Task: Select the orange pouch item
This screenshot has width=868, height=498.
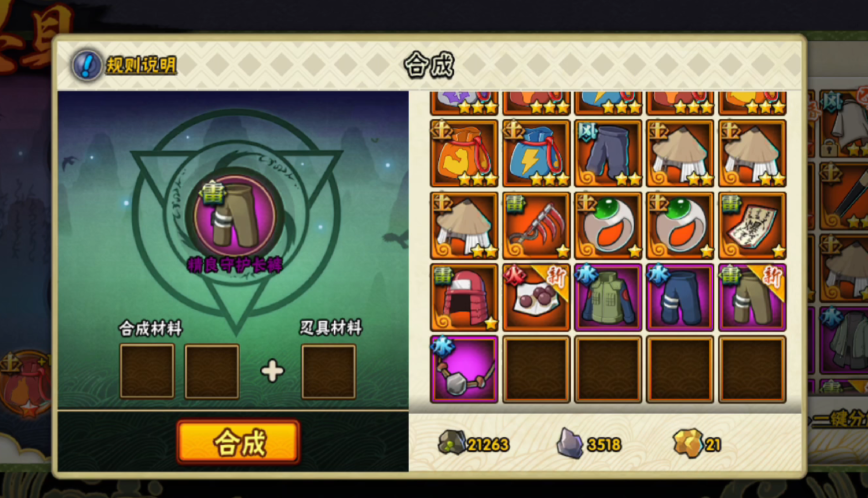Action: click(464, 153)
